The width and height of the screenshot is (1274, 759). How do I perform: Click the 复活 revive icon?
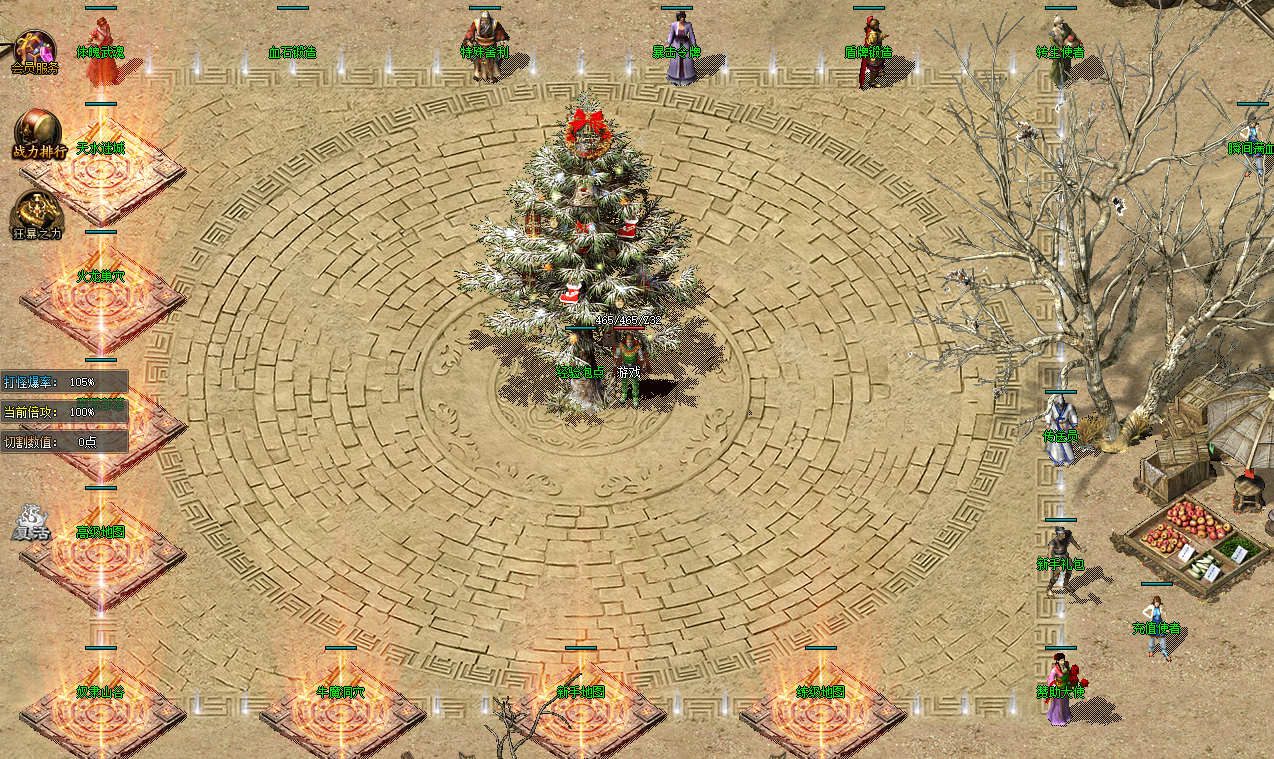[31, 524]
